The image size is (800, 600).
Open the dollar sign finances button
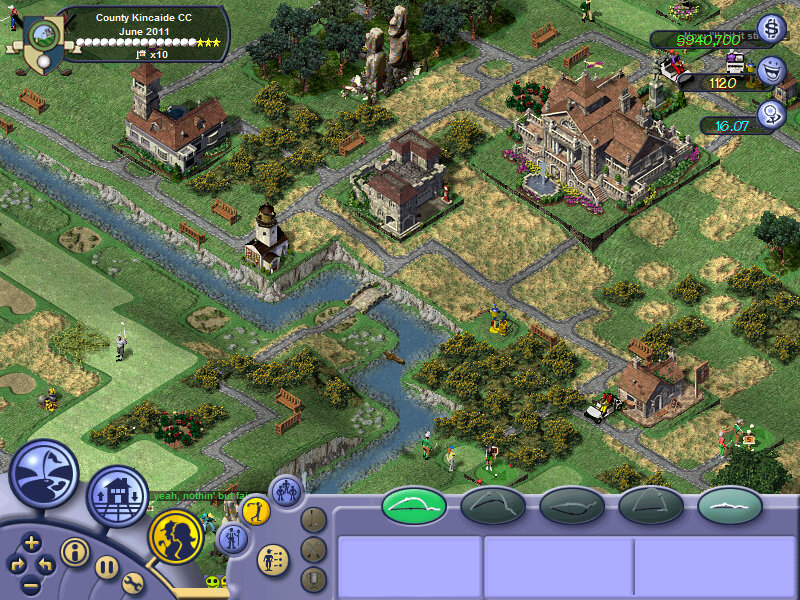click(771, 30)
